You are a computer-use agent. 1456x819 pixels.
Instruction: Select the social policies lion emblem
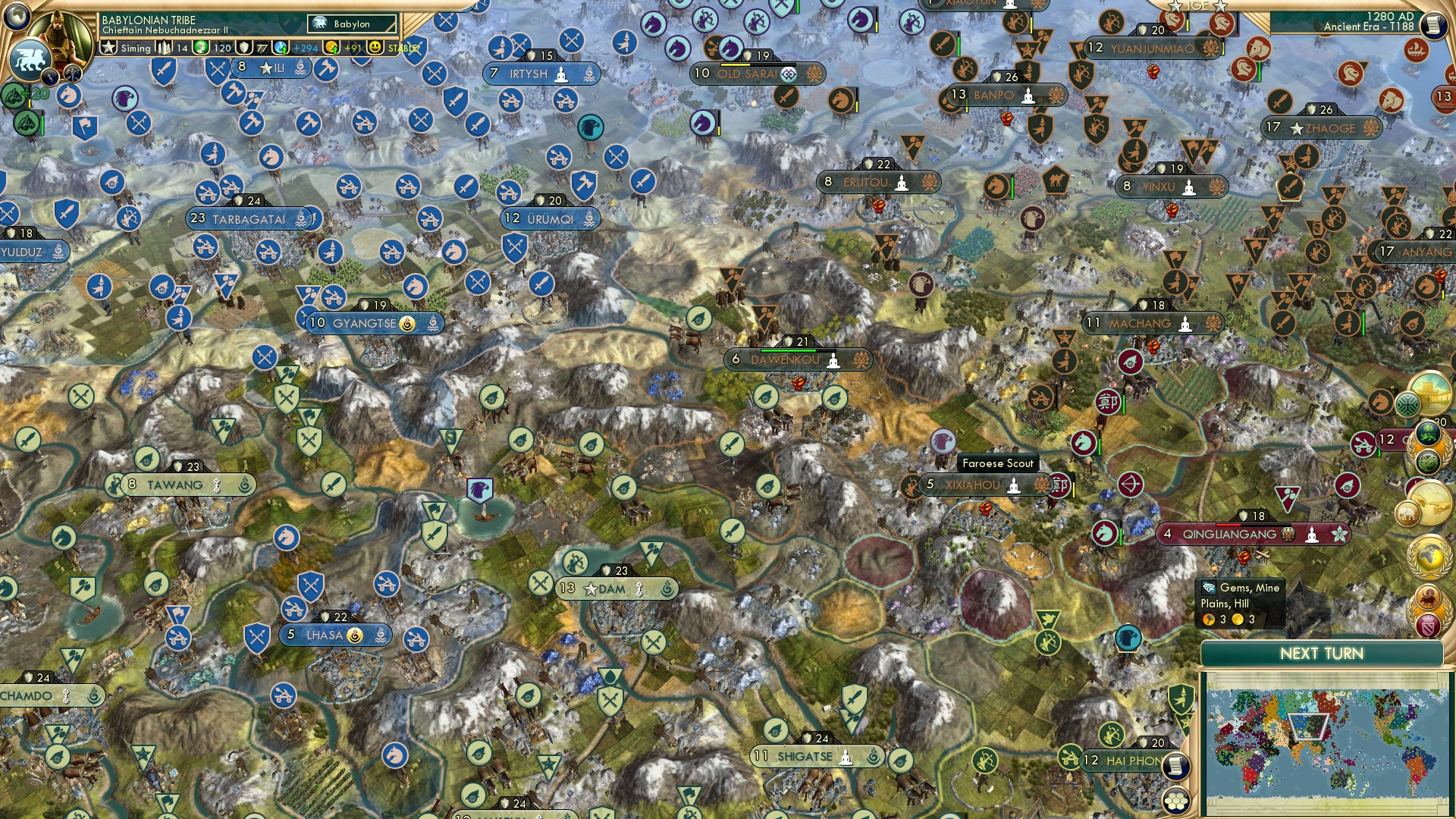[30, 63]
